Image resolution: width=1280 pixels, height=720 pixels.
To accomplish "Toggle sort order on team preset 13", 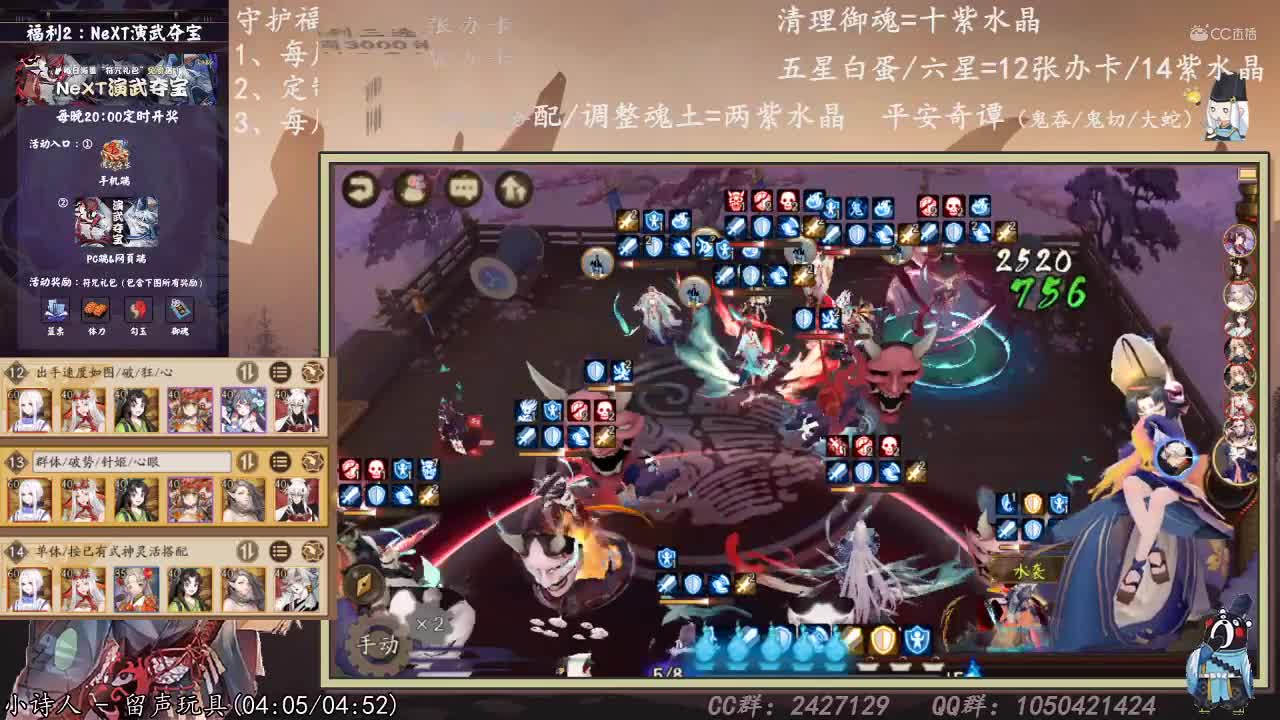I will (x=248, y=462).
